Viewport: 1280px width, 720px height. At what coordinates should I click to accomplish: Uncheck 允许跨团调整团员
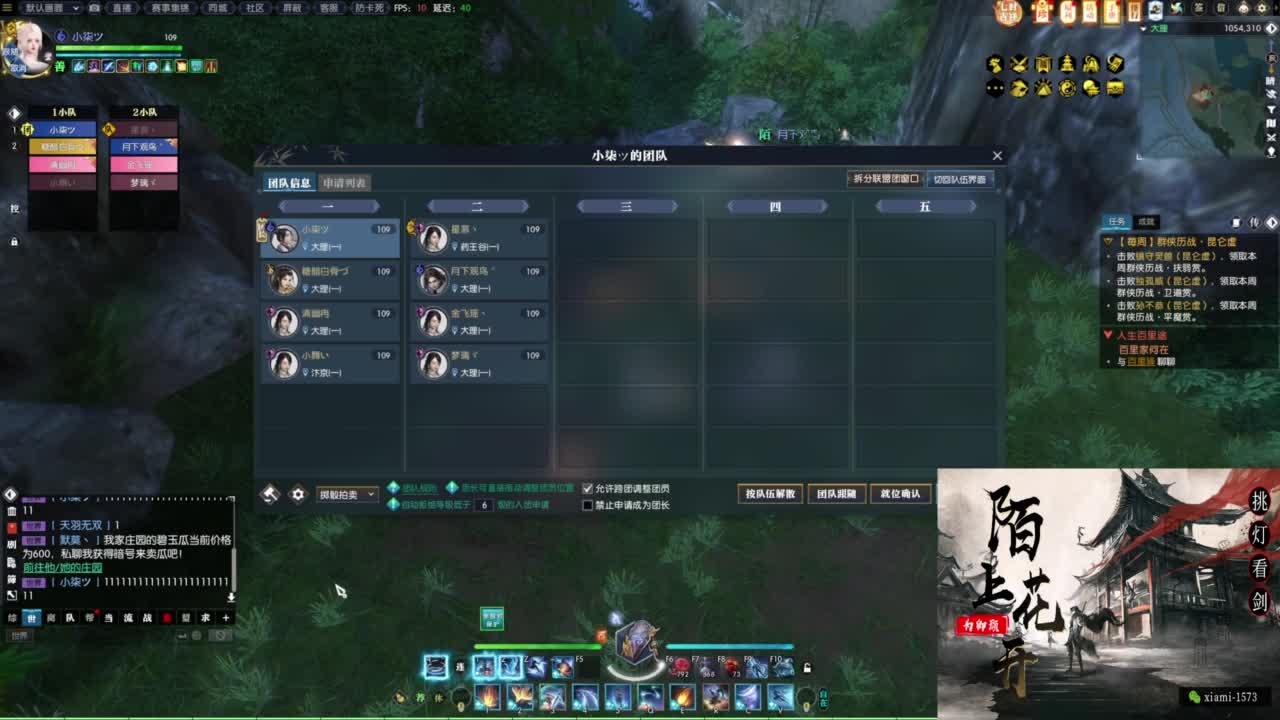point(587,488)
